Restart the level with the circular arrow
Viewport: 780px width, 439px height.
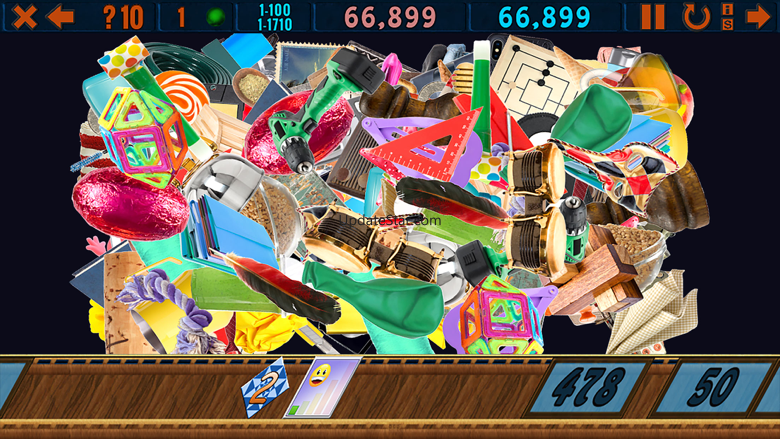click(695, 16)
